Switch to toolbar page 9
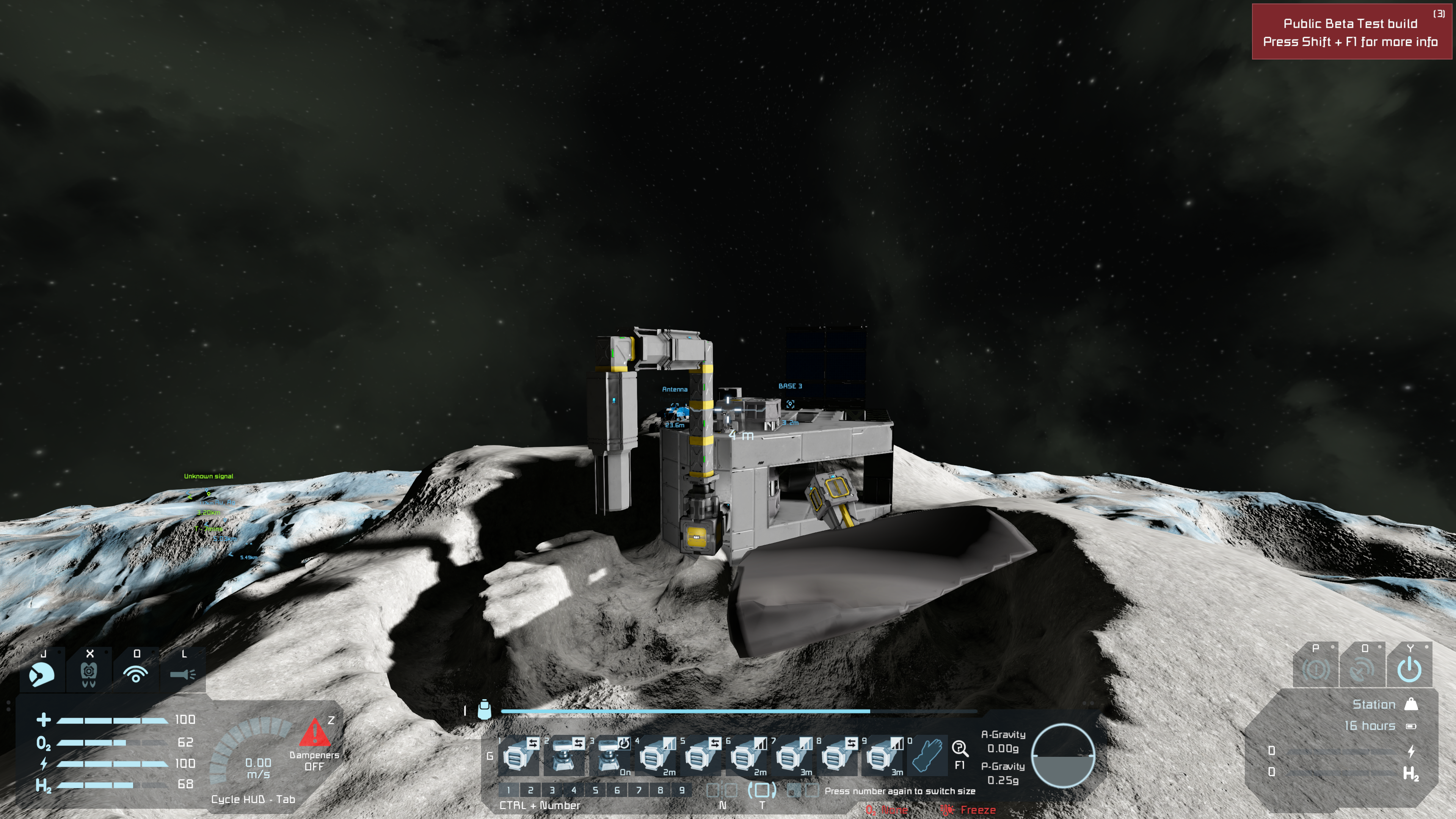This screenshot has width=1456, height=819. [682, 790]
